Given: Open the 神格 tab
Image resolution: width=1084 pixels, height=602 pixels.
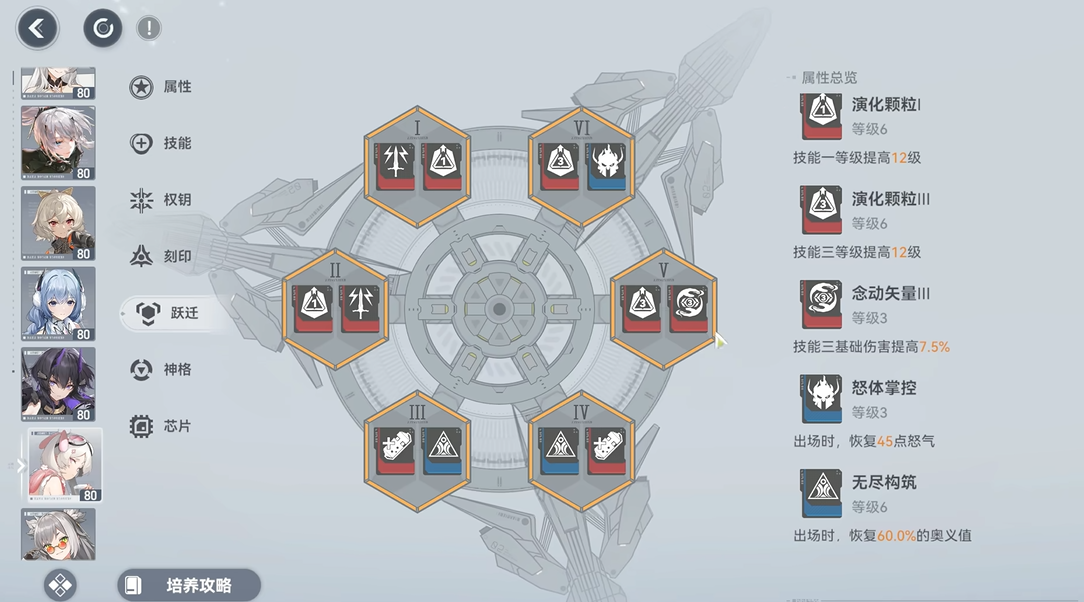Looking at the screenshot, I should 162,370.
